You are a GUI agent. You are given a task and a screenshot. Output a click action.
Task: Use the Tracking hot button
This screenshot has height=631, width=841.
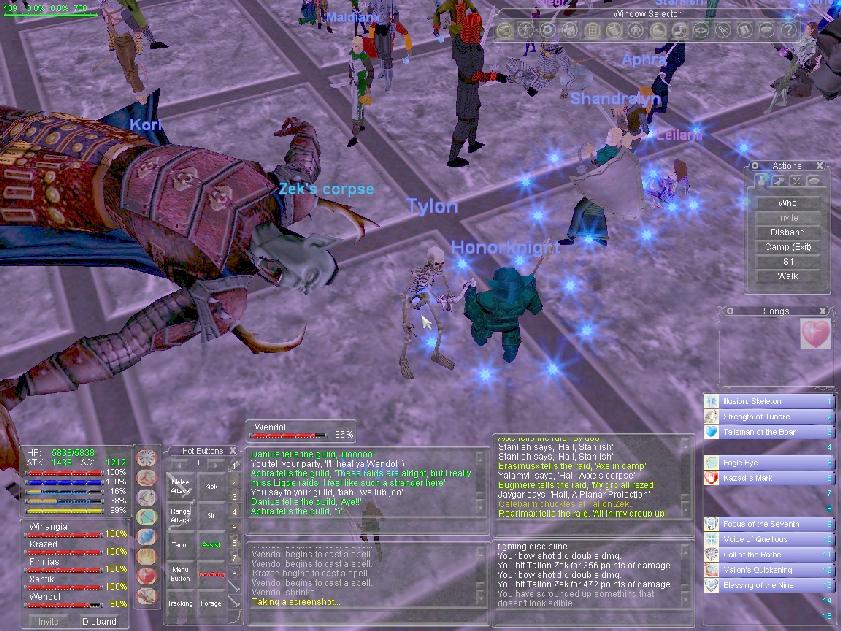tap(181, 603)
